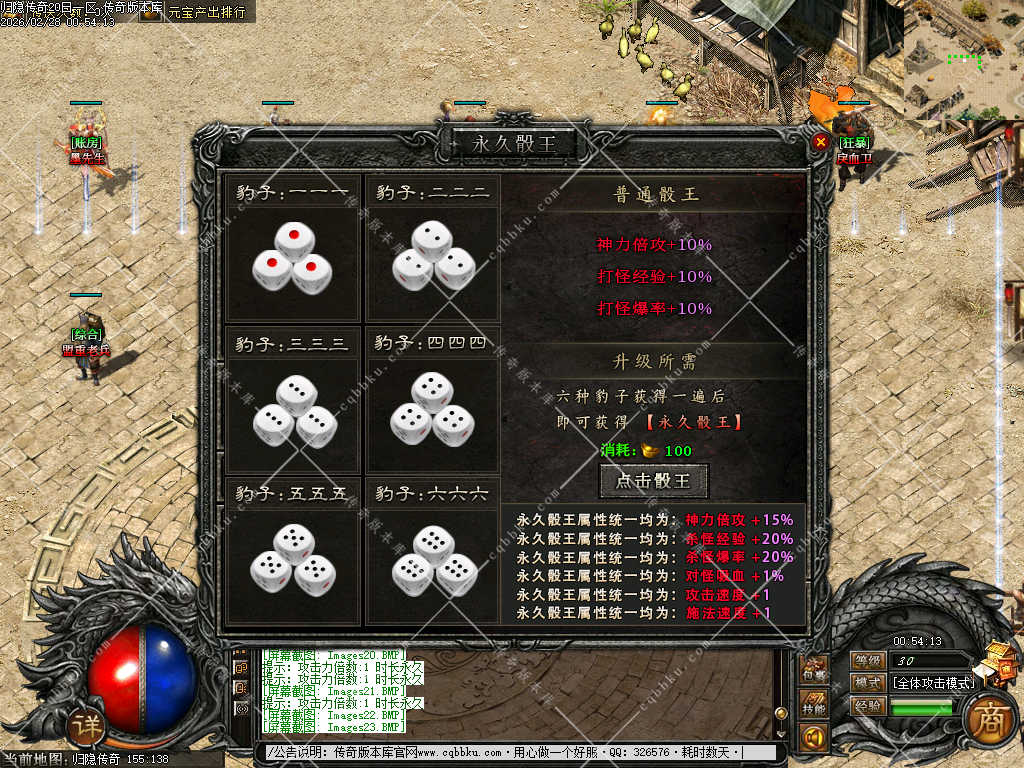Click the 点击骰王 button
Viewport: 1024px width, 768px height.
point(653,481)
